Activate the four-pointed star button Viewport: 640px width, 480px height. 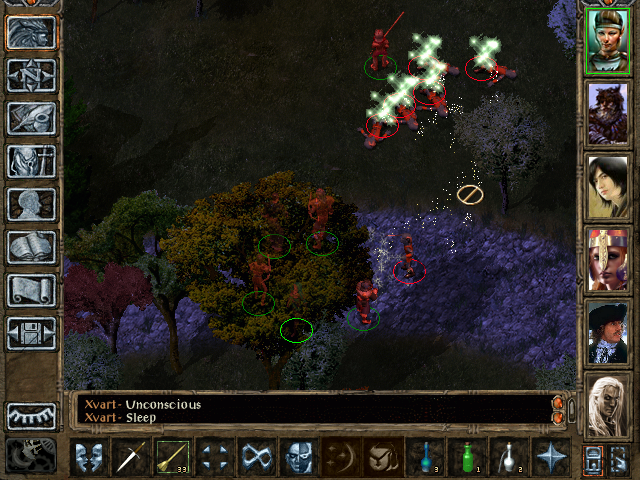(x=552, y=457)
